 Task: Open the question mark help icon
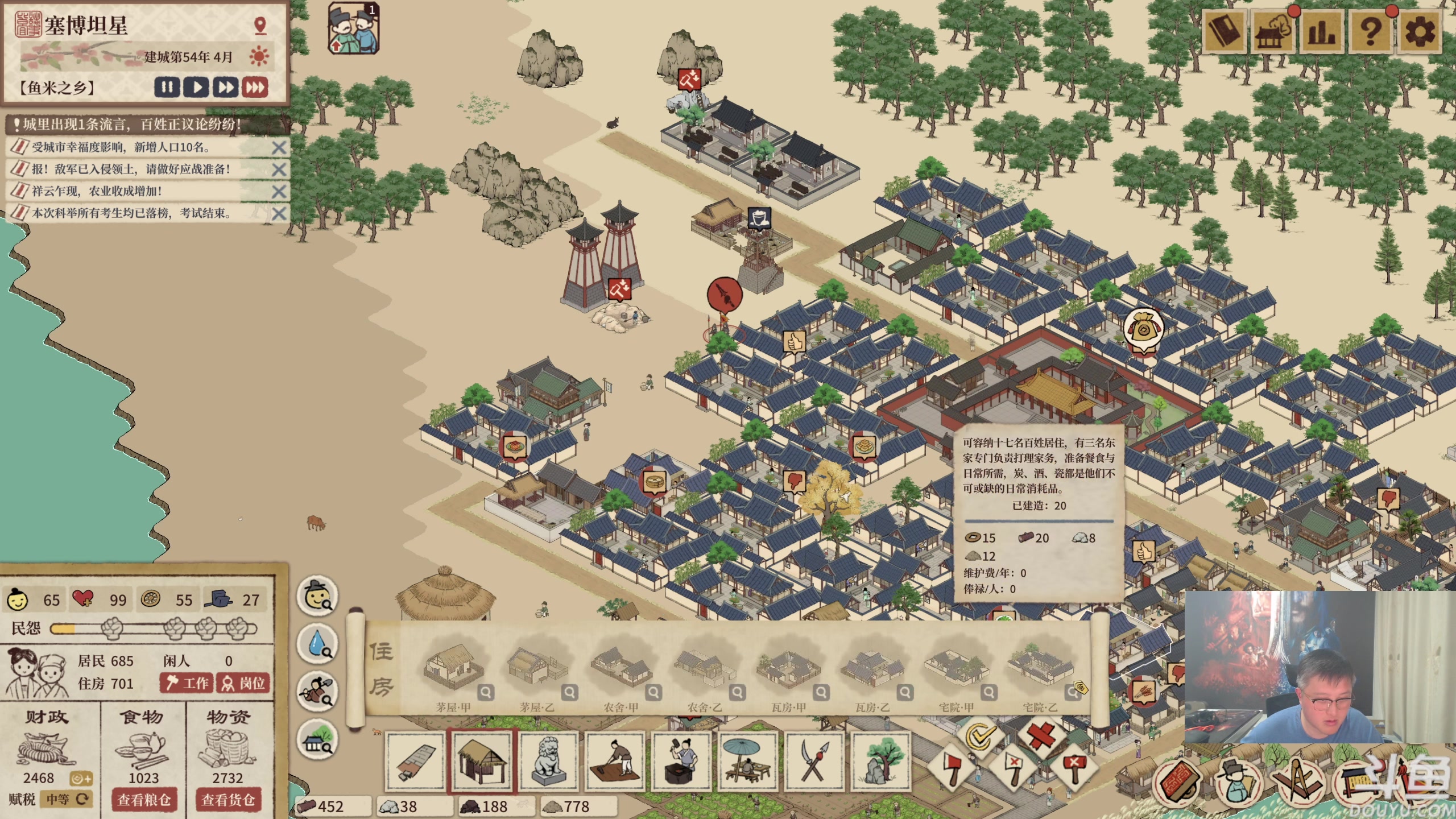(x=1370, y=32)
